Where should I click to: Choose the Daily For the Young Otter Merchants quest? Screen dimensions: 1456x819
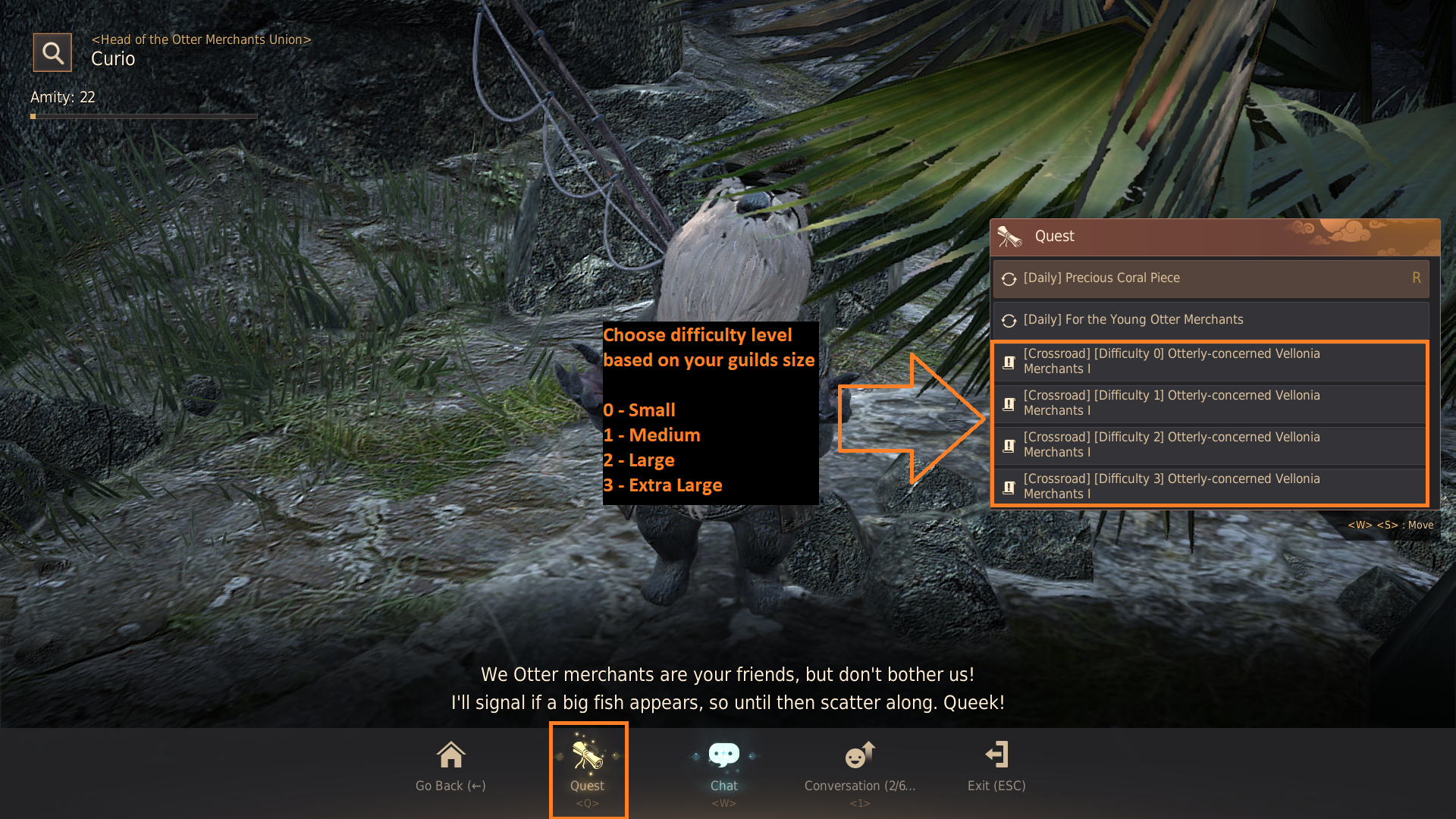pos(1210,320)
